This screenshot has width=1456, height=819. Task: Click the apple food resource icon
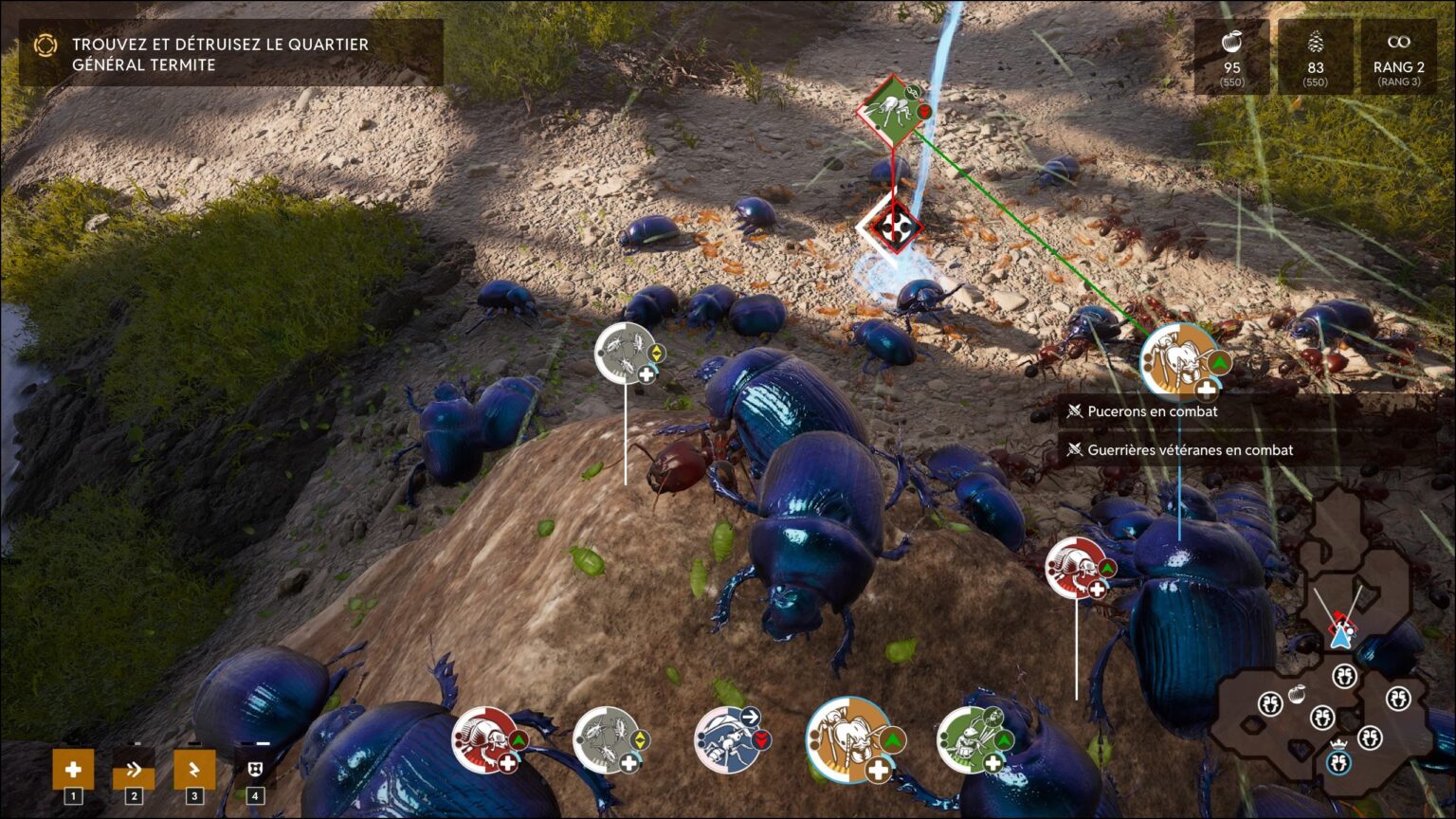pos(1232,43)
